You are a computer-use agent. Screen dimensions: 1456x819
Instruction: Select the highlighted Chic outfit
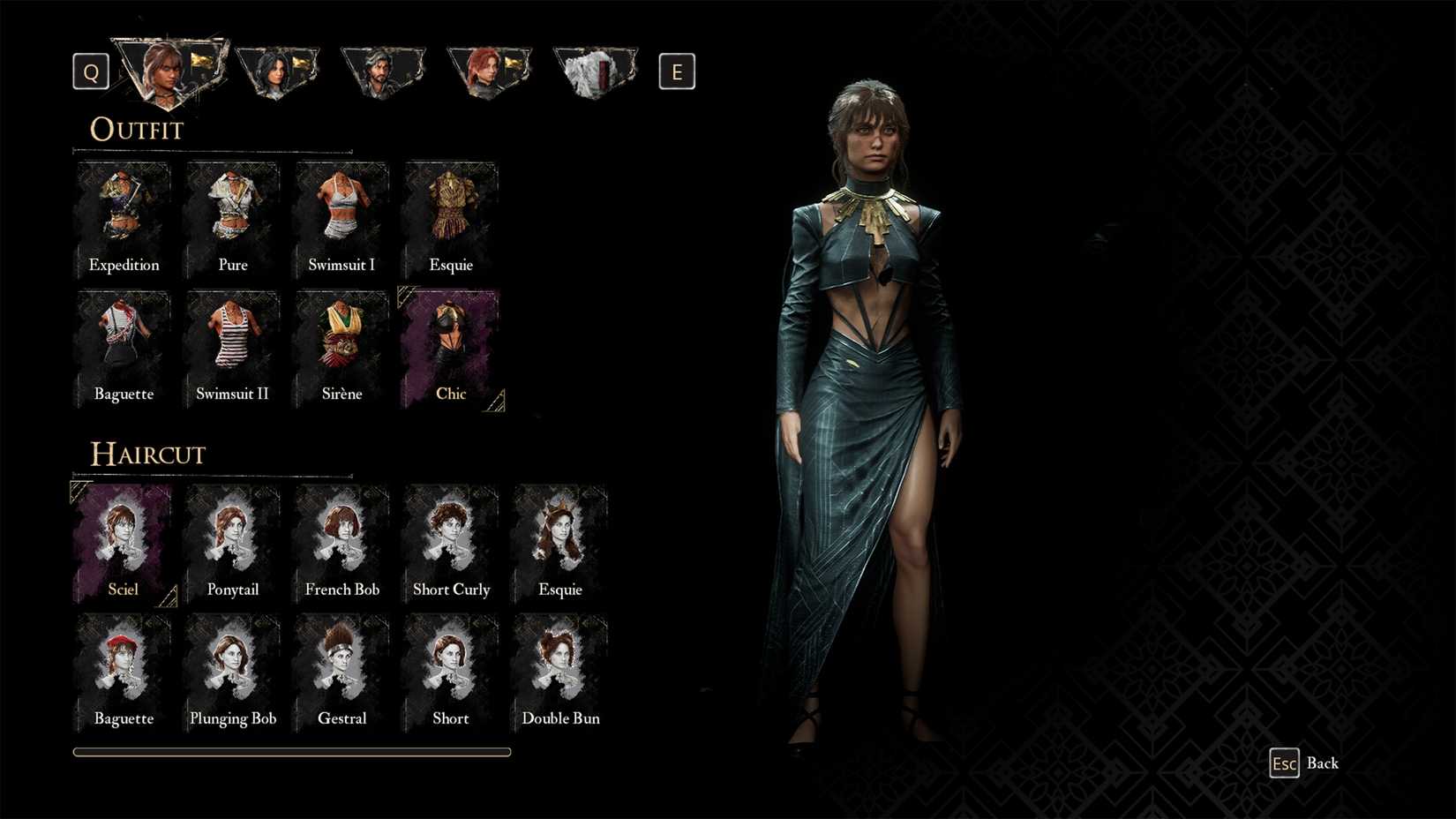coord(451,349)
